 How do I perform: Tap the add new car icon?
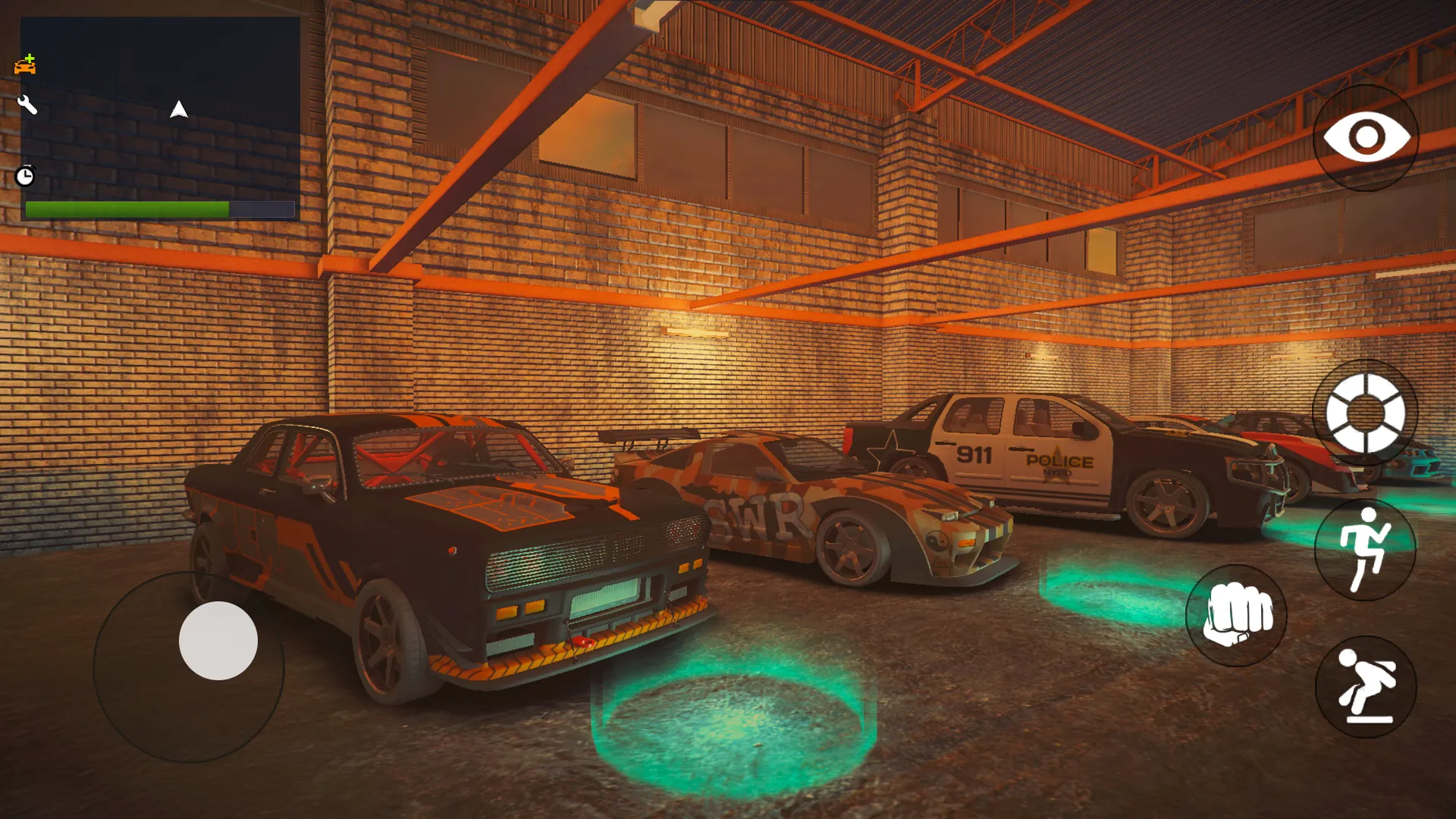point(25,64)
